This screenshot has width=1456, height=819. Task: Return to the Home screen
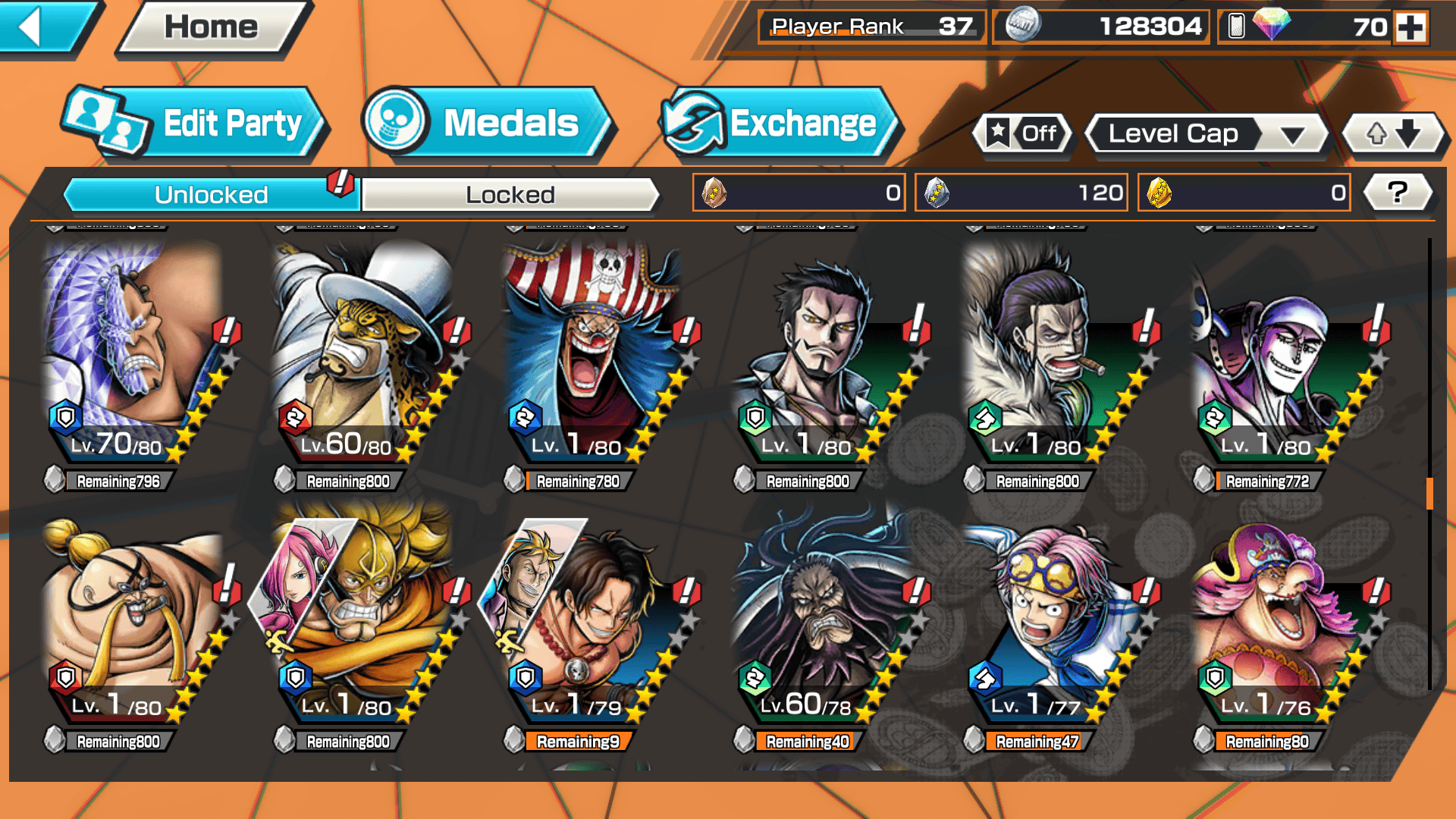(x=212, y=28)
